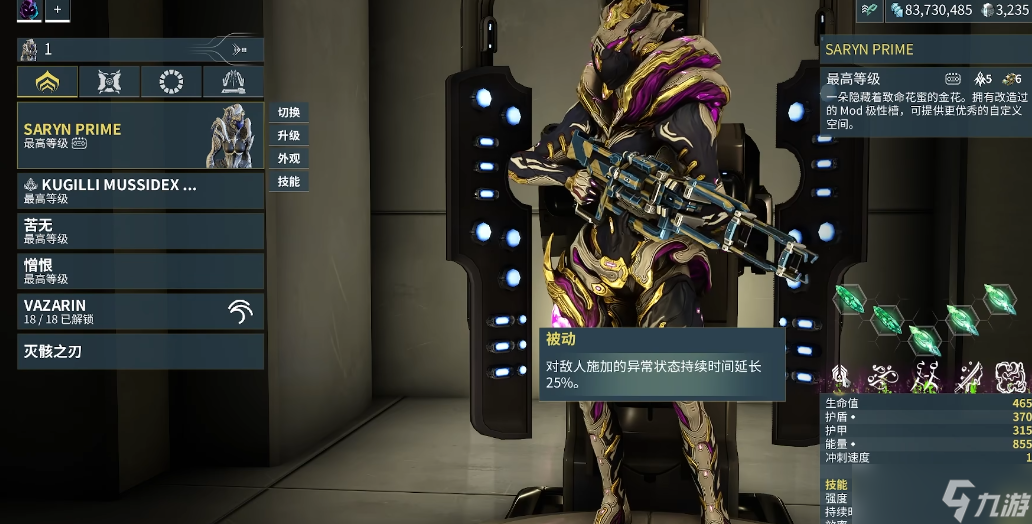Switch to the circular ring icon tab
This screenshot has height=524, width=1032.
click(172, 82)
